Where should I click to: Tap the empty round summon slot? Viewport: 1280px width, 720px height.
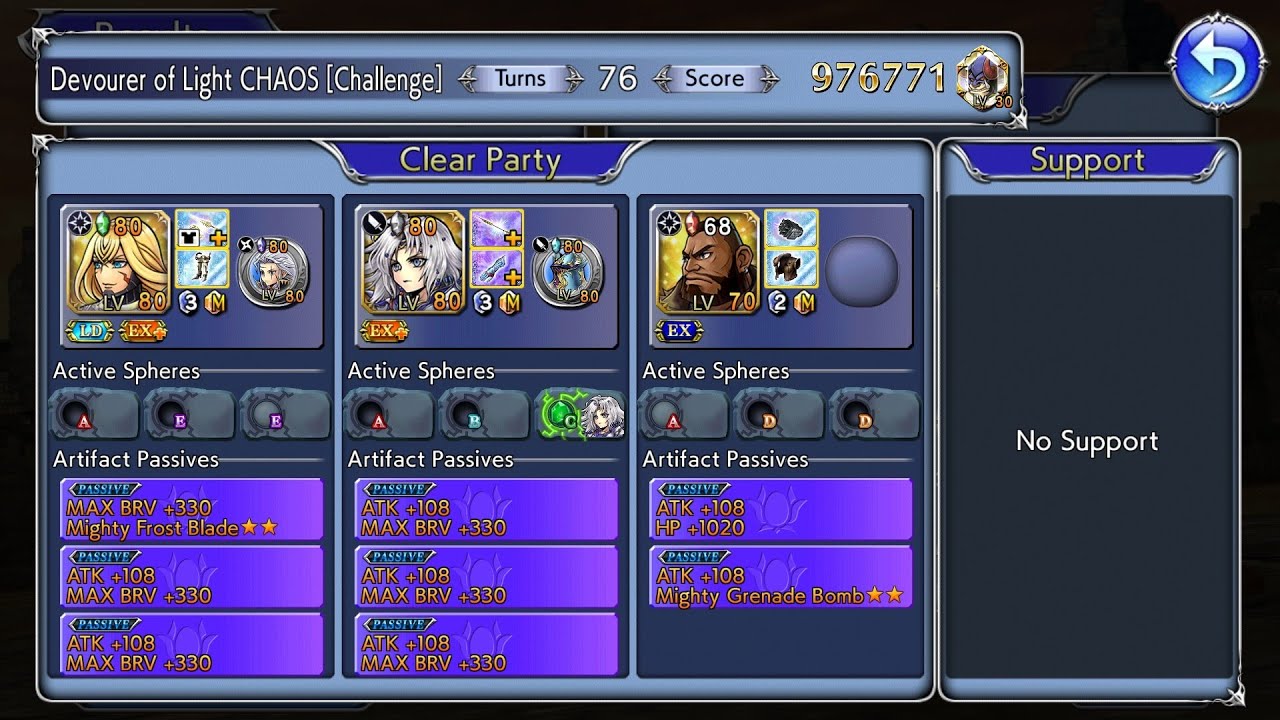click(x=862, y=270)
